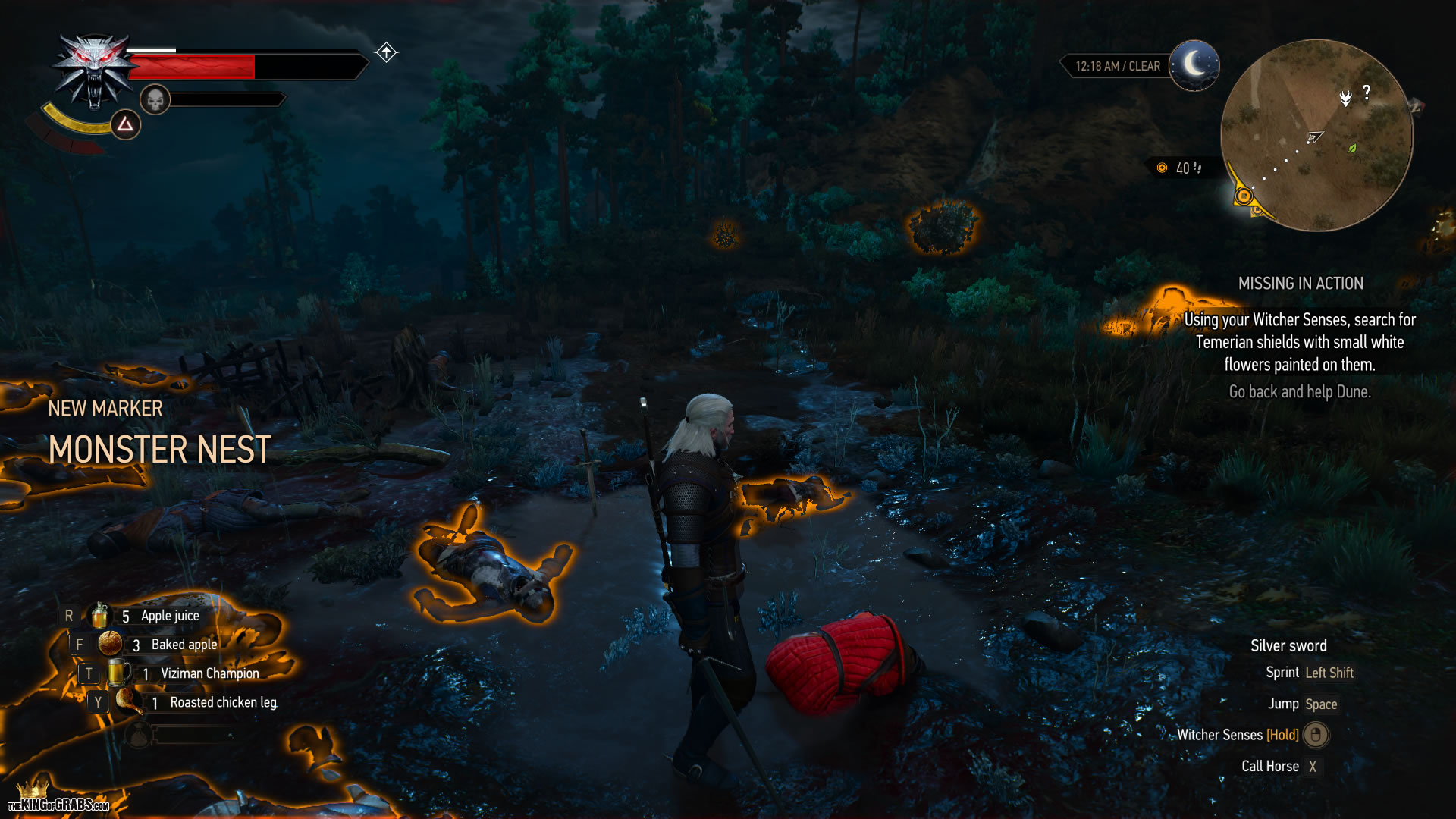Click the diamond buff icon beside health
This screenshot has height=819, width=1456.
[x=386, y=52]
